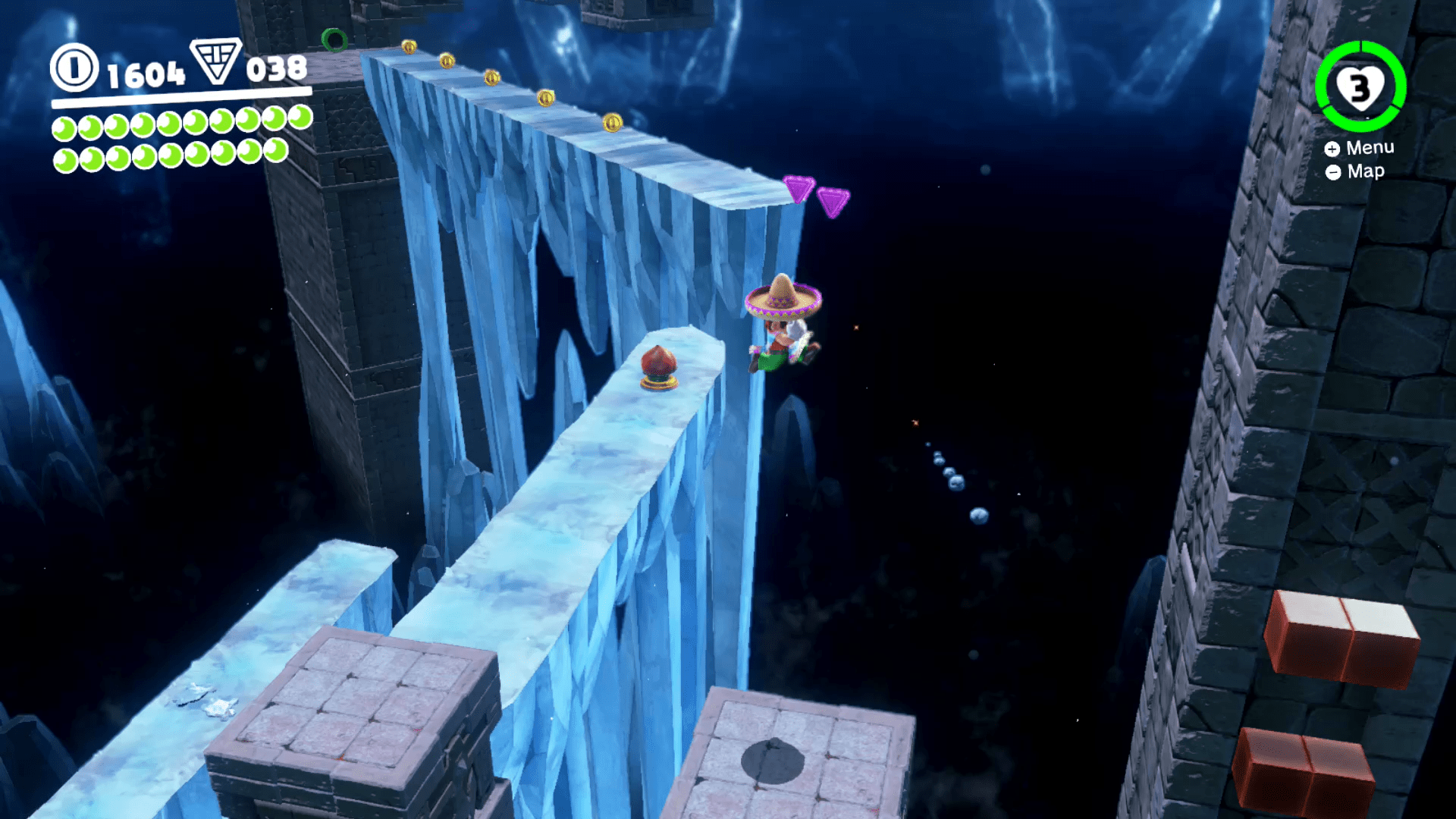Toggle the green ring at the top of the cliff

(334, 42)
